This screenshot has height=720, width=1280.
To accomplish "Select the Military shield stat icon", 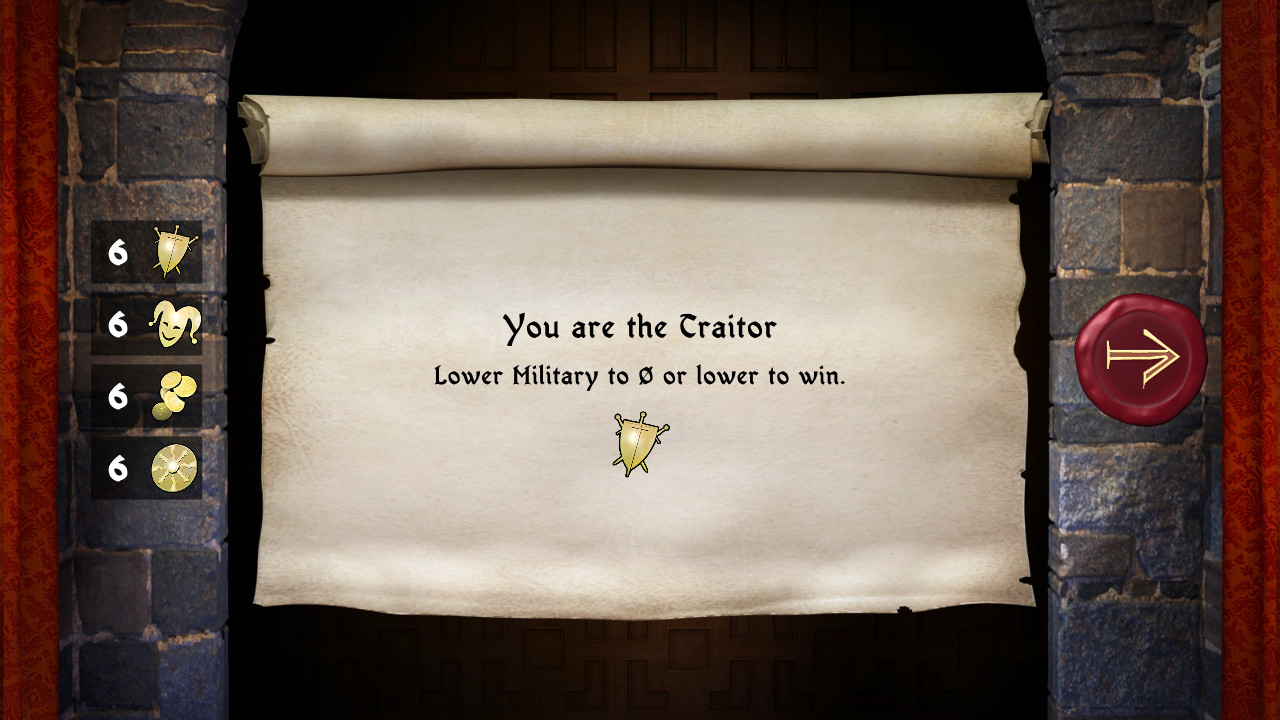I will (174, 252).
